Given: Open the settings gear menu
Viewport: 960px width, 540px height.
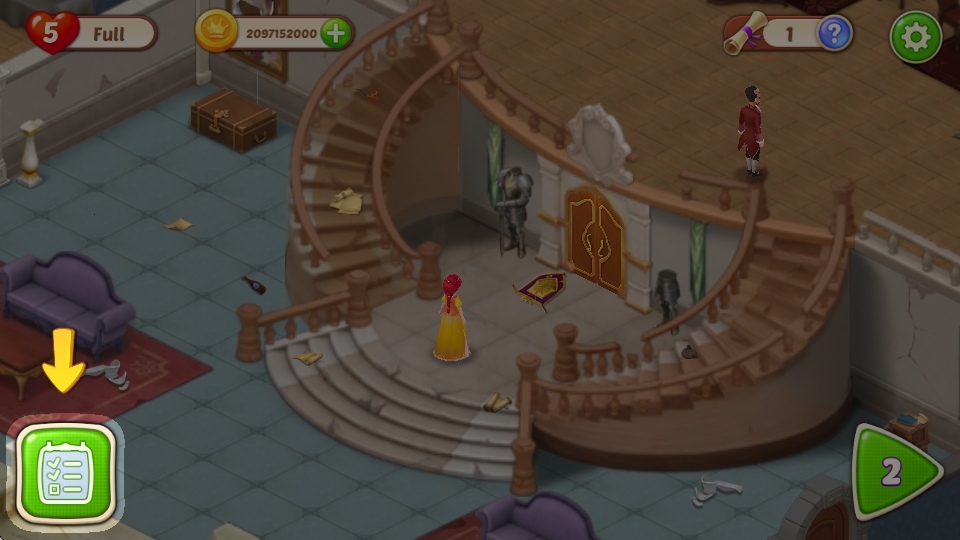Looking at the screenshot, I should coord(915,37).
